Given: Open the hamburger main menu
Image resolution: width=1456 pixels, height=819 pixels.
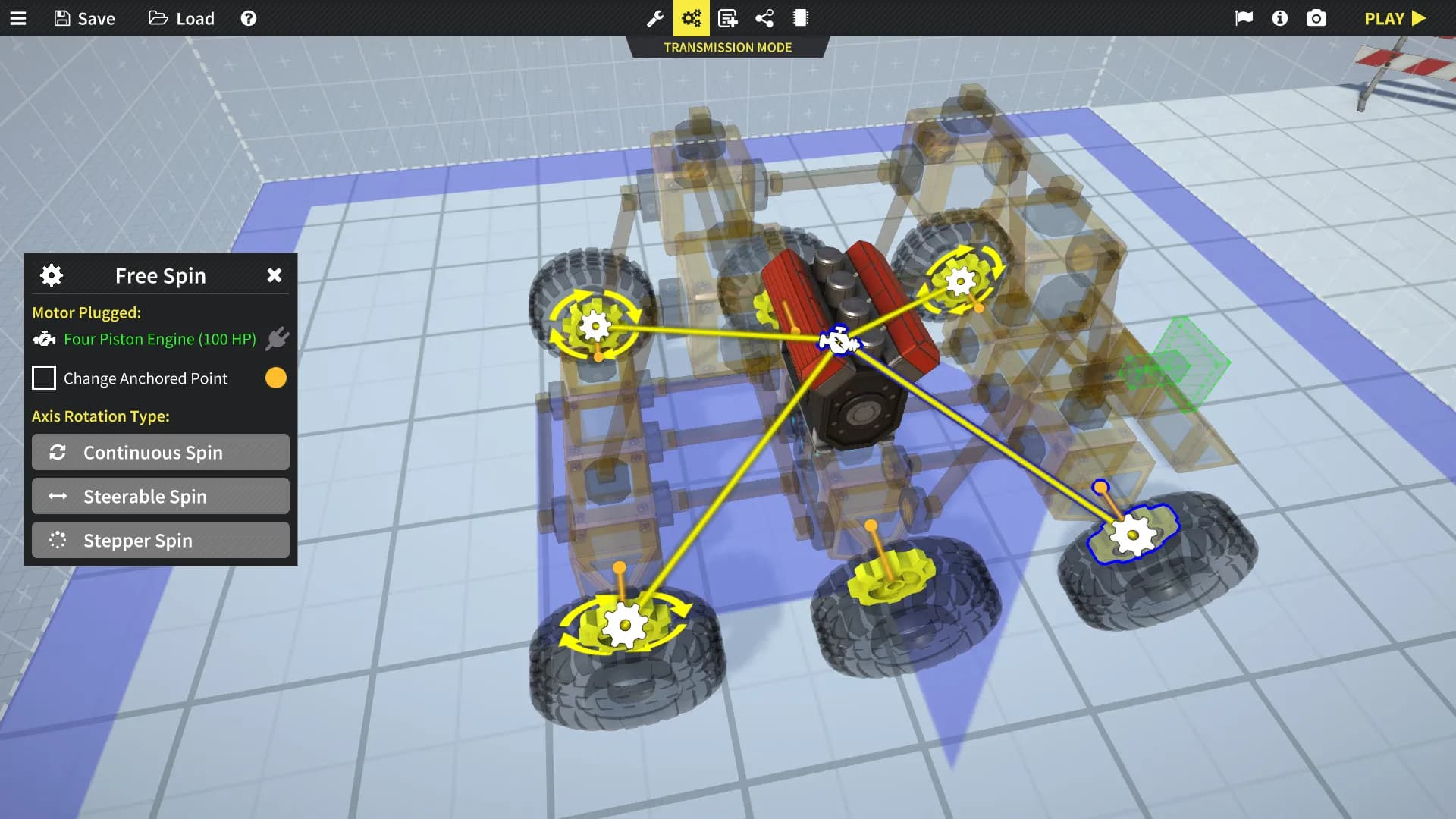Looking at the screenshot, I should click(x=18, y=18).
